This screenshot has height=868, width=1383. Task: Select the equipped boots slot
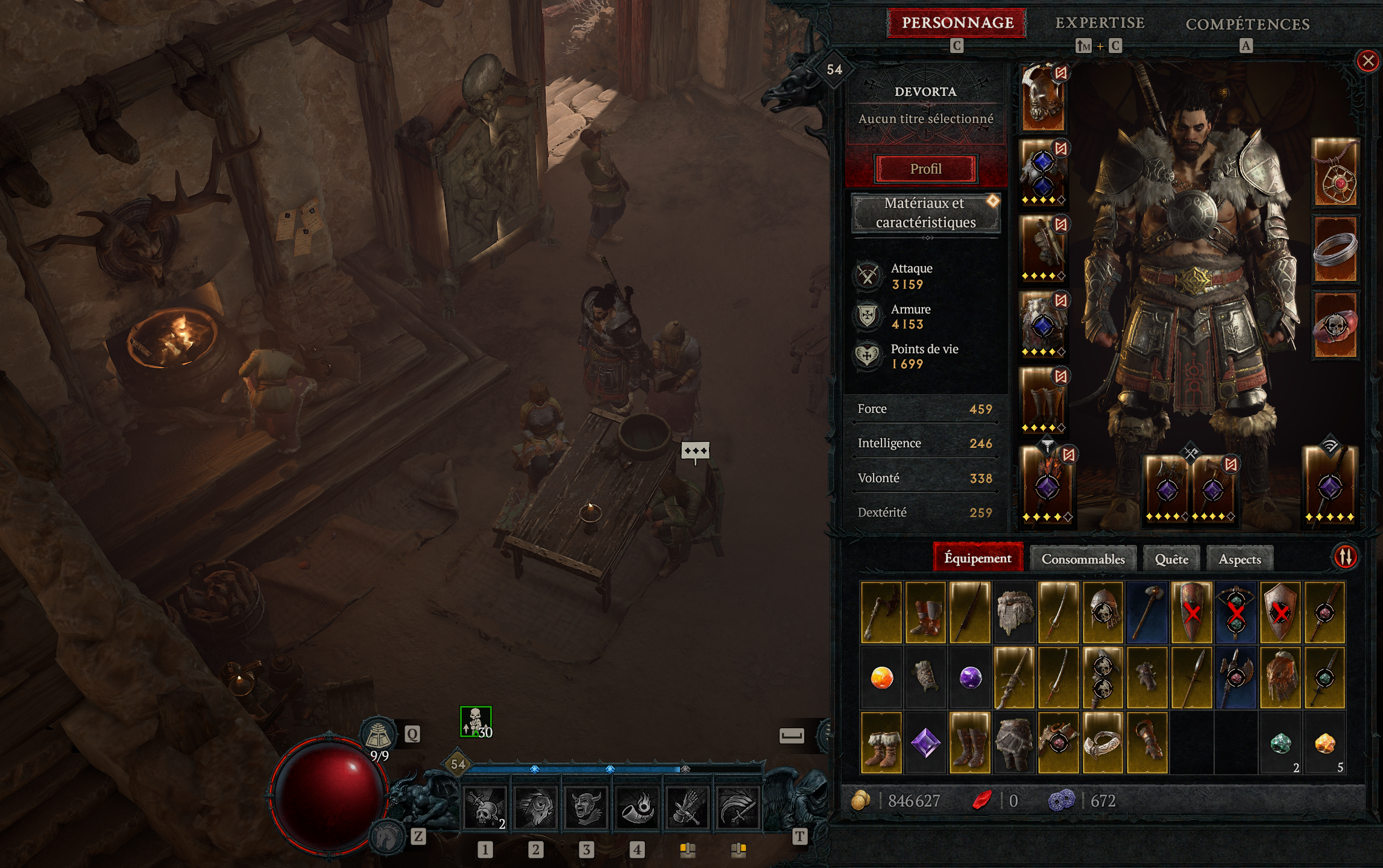pyautogui.click(x=1043, y=400)
